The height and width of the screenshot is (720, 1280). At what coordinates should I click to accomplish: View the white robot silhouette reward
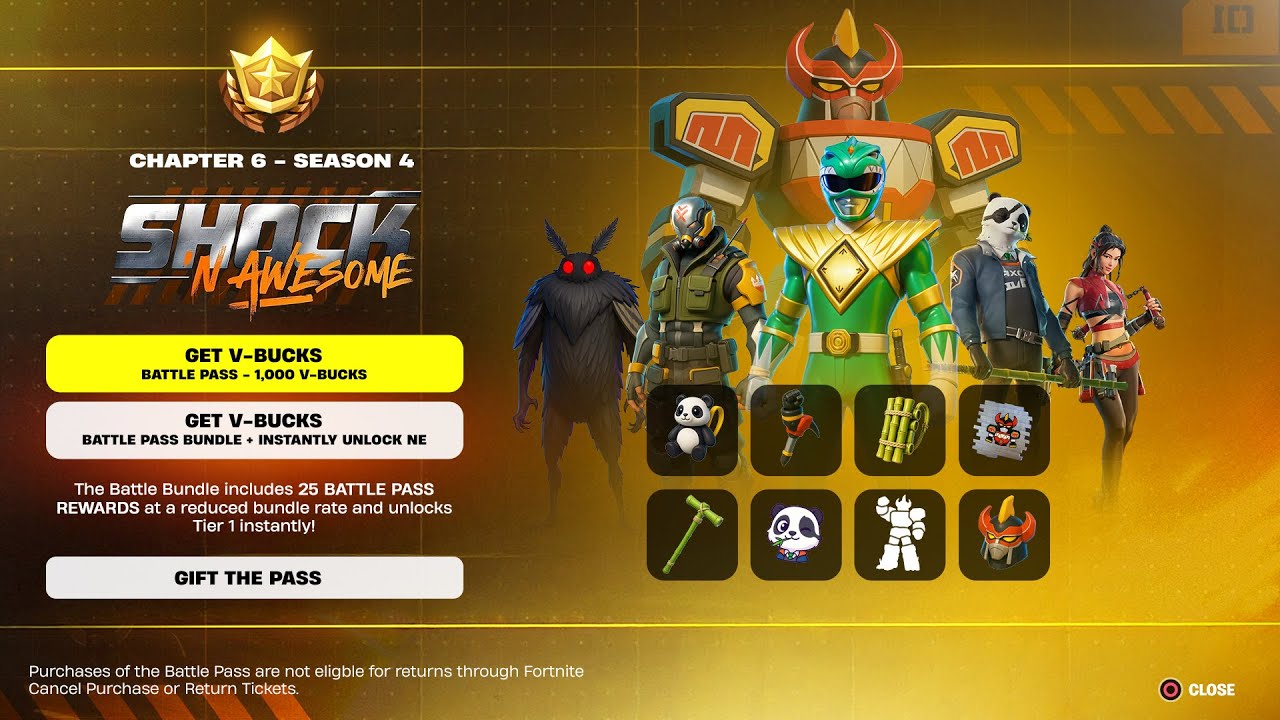coord(900,534)
